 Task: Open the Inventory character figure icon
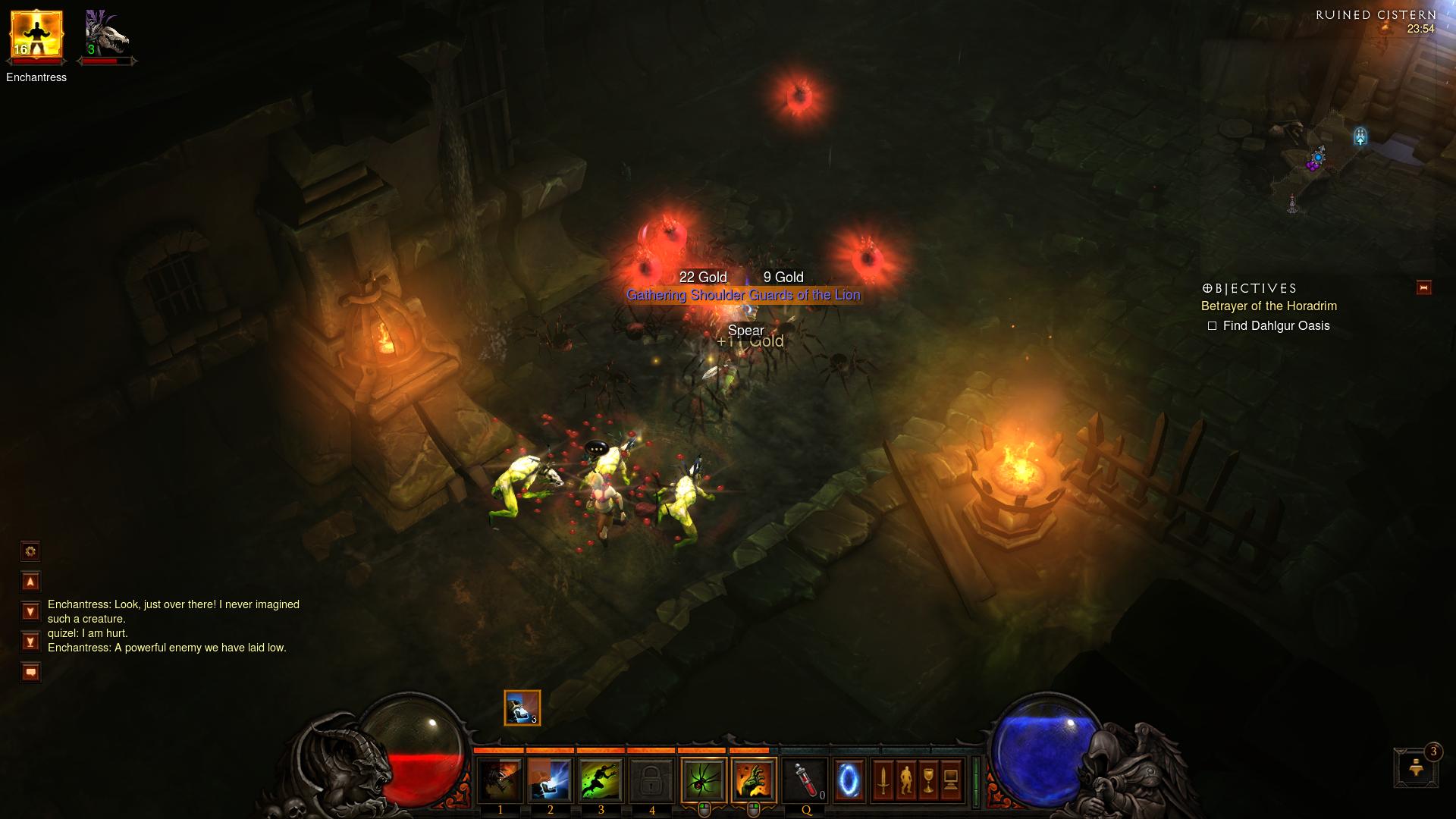coord(905,780)
